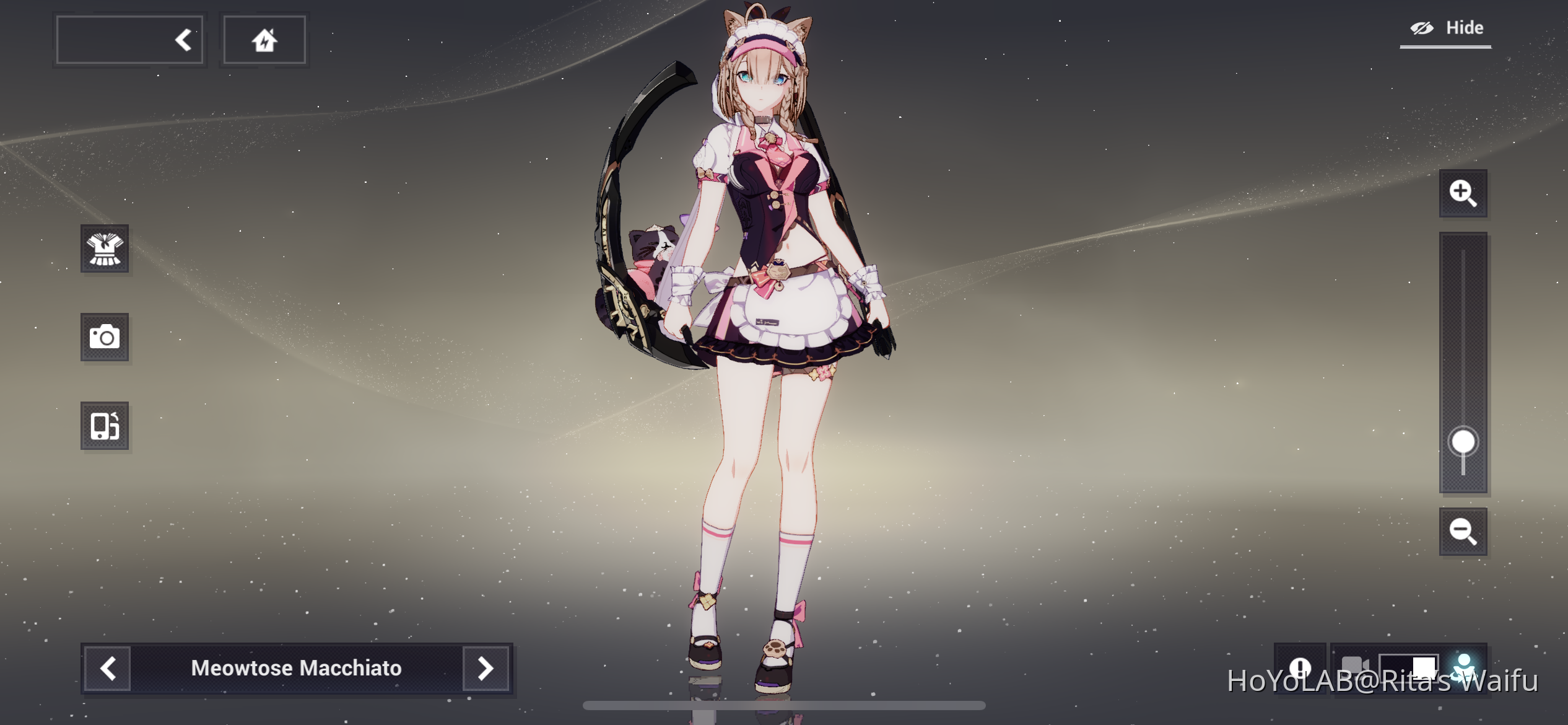Select the next outfit with right chevron
This screenshot has height=725, width=1568.
(x=486, y=669)
